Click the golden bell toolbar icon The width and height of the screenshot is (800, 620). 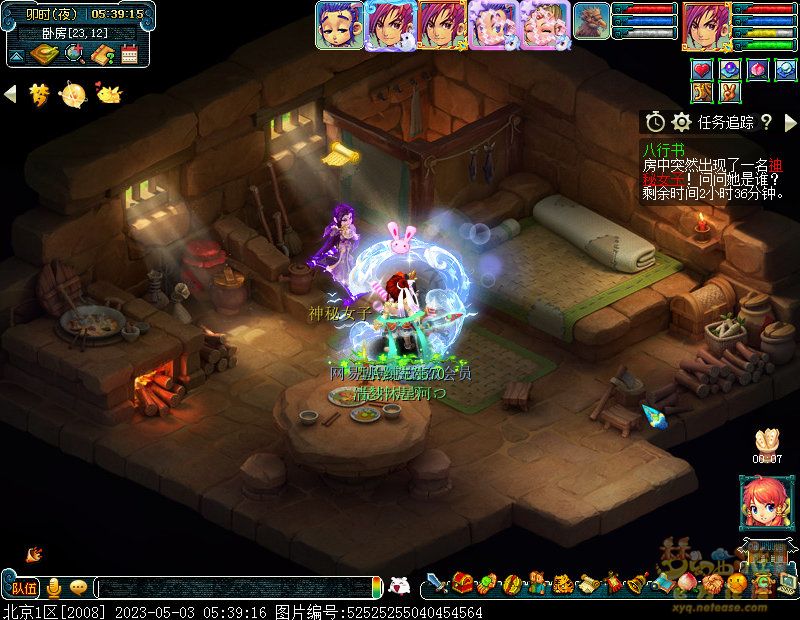coord(635,583)
